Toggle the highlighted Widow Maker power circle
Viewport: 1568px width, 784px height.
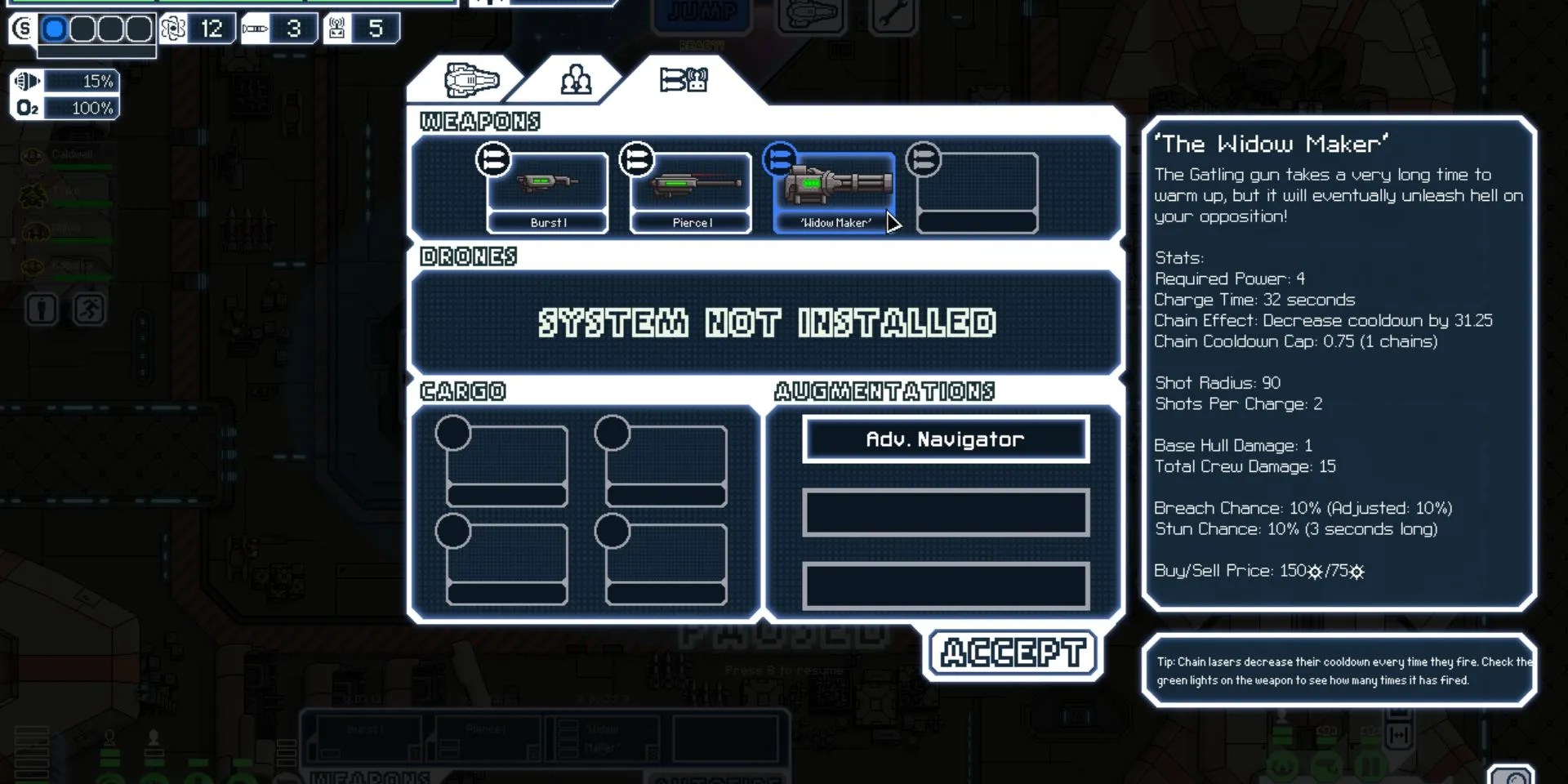[781, 159]
